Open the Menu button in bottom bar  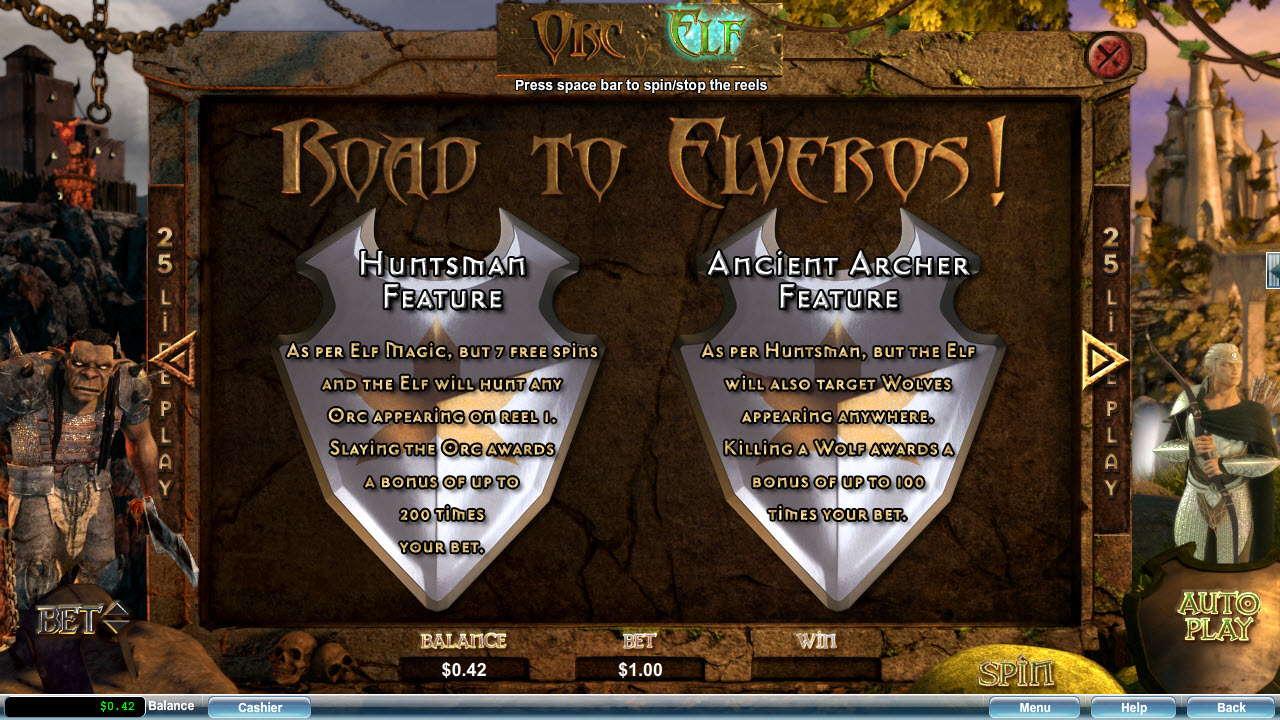pyautogui.click(x=1034, y=708)
